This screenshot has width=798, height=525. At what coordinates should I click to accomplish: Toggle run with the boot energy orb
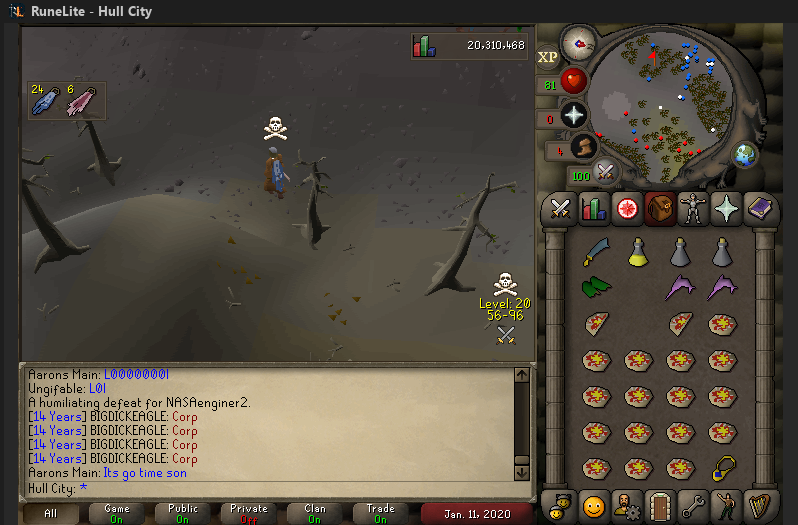[584, 149]
